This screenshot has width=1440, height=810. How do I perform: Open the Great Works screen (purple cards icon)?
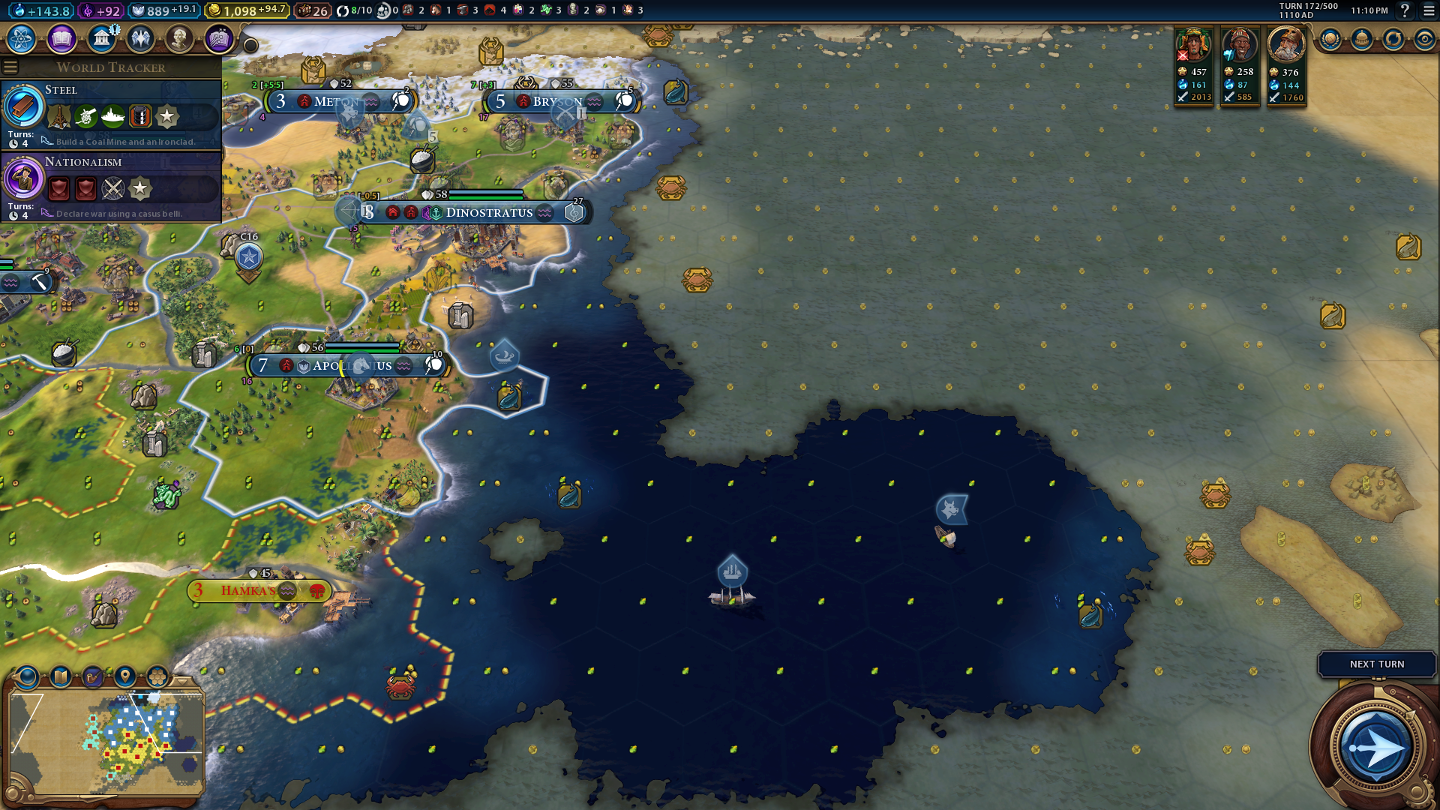point(219,39)
